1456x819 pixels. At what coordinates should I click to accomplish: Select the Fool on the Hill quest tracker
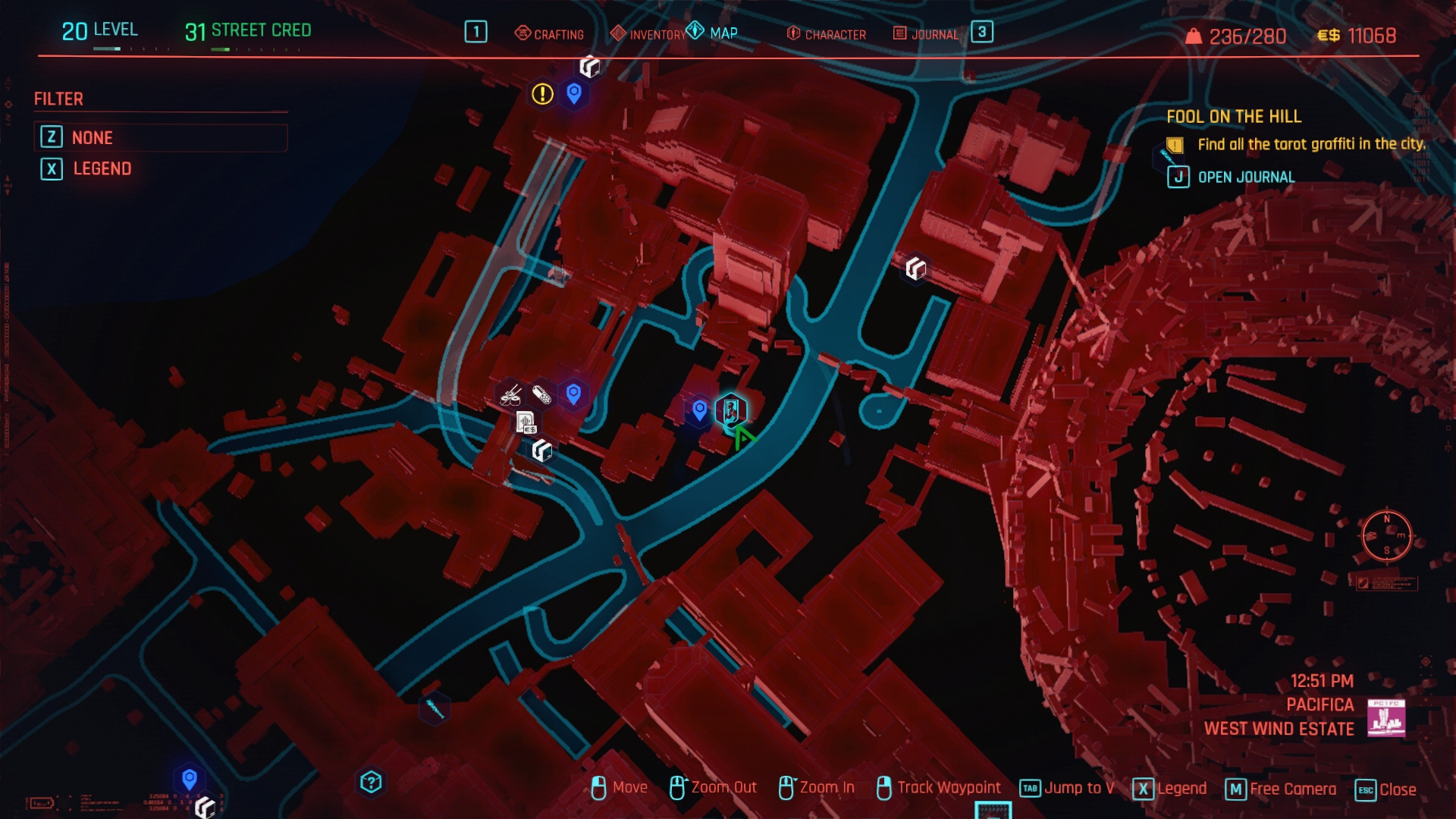1233,117
